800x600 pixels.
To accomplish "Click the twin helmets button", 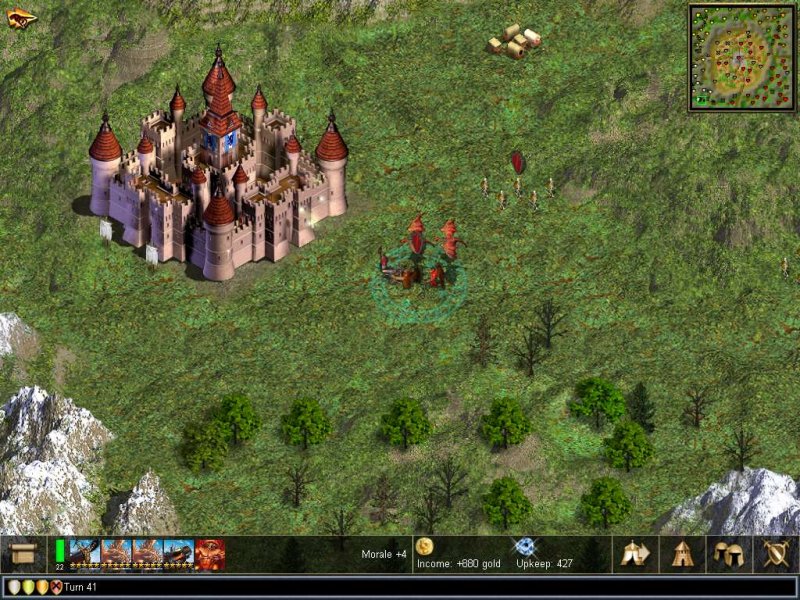I will 728,553.
